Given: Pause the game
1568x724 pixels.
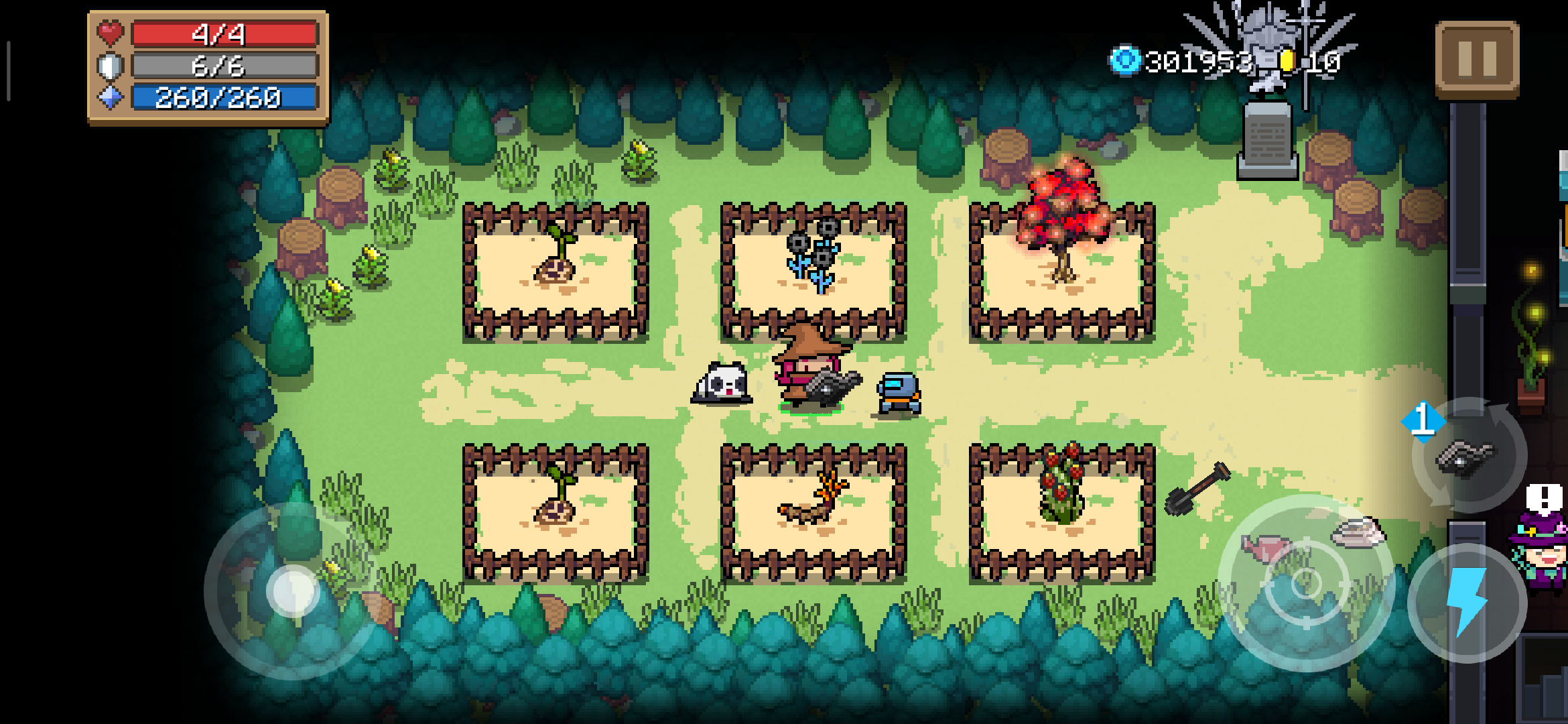Looking at the screenshot, I should [1477, 59].
